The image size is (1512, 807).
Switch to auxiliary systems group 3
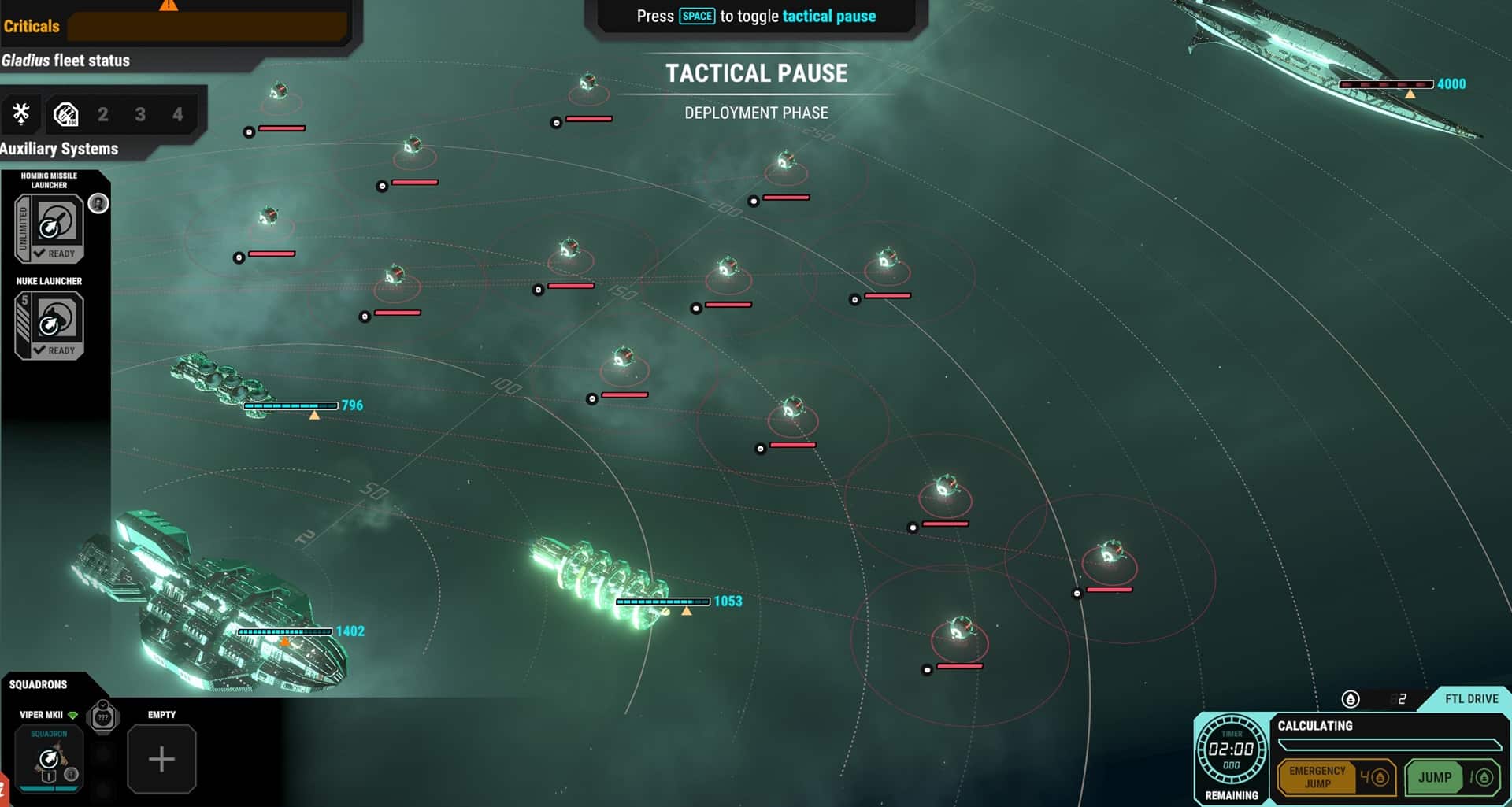coord(140,115)
